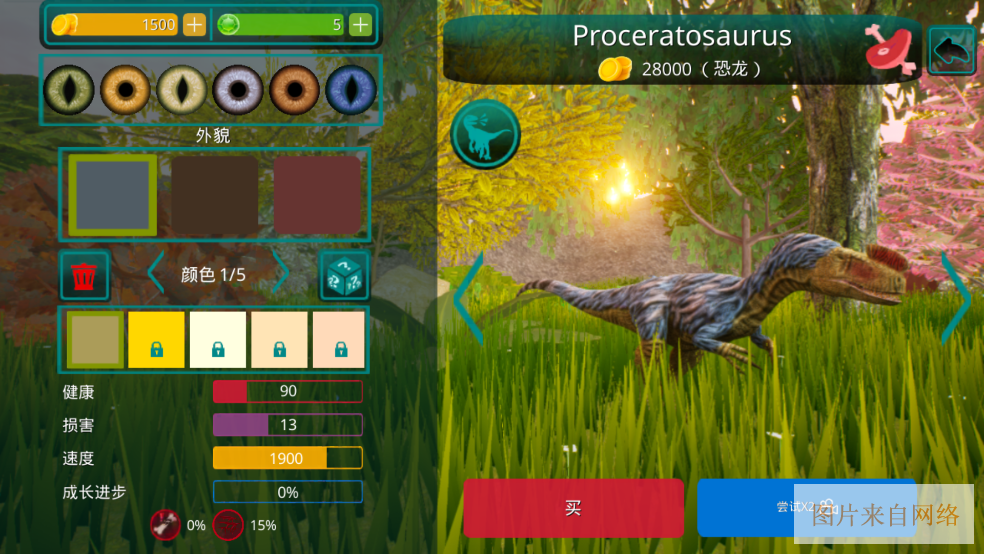The image size is (984, 554).
Task: Go back using the return arrow button
Action: [x=951, y=48]
